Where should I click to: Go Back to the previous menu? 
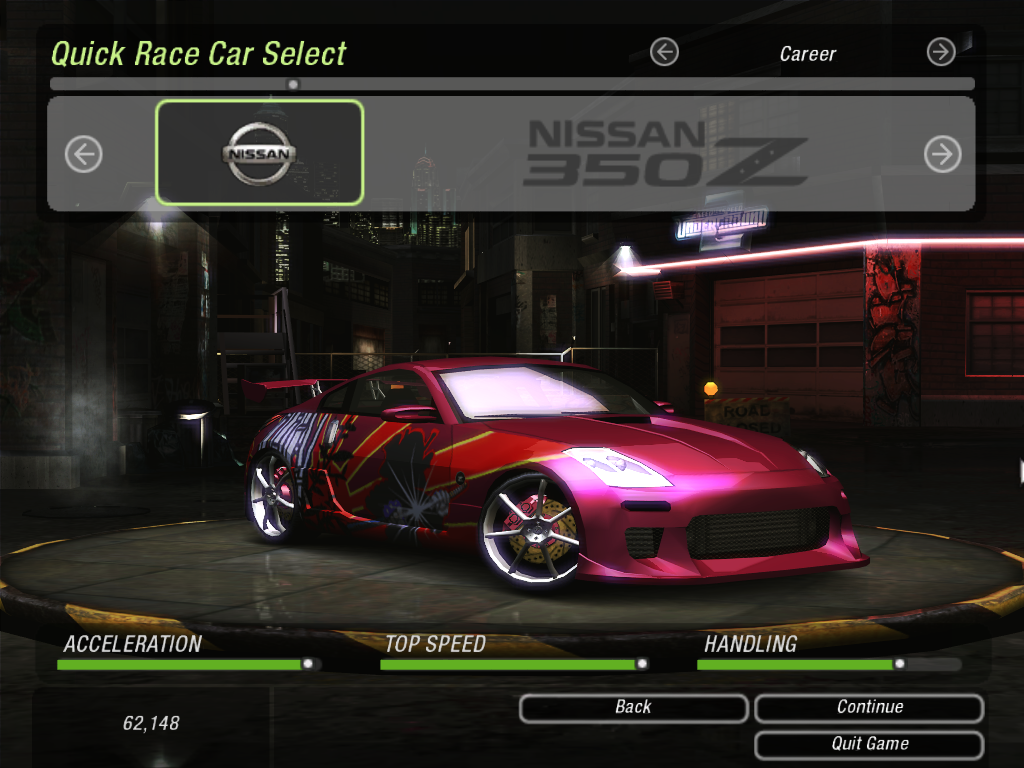[633, 708]
